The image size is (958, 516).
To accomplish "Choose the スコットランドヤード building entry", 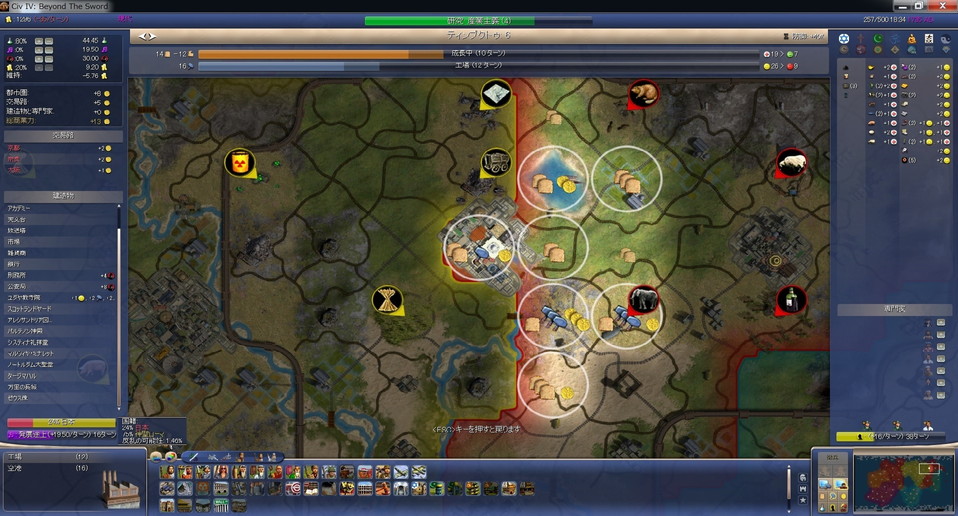I will click(x=36, y=309).
